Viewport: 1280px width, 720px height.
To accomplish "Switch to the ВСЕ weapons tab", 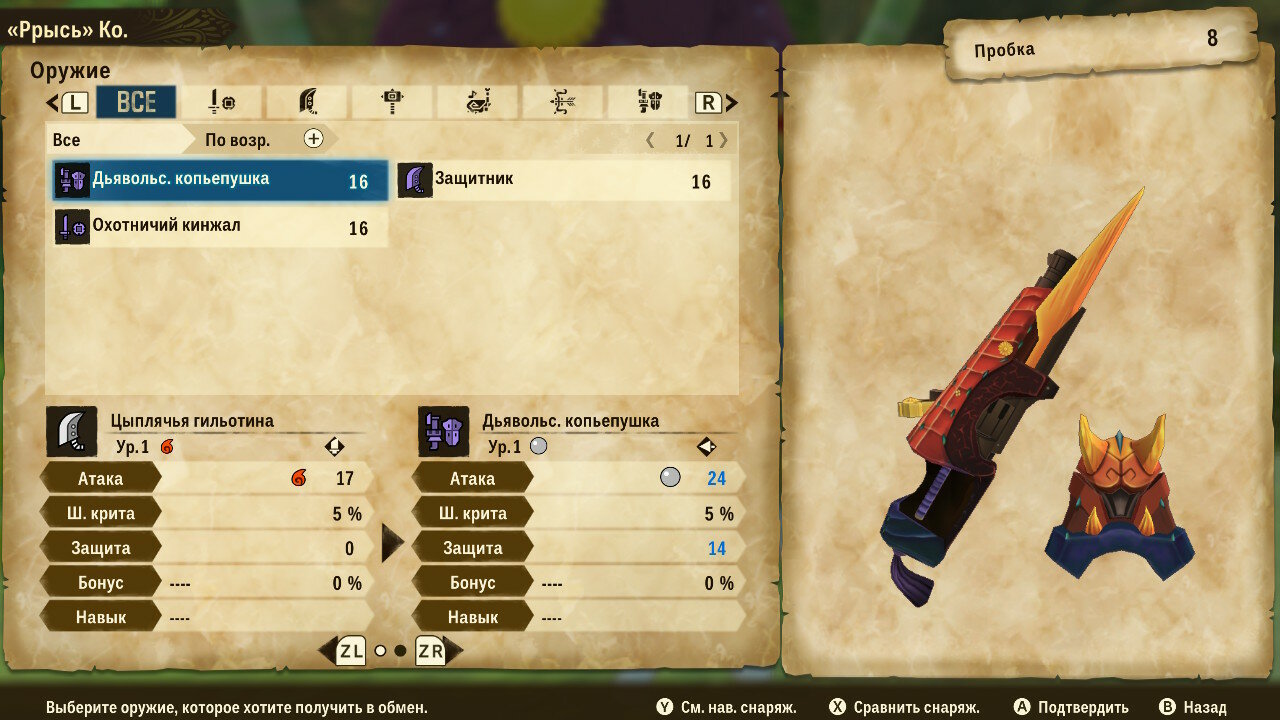I will tap(136, 102).
